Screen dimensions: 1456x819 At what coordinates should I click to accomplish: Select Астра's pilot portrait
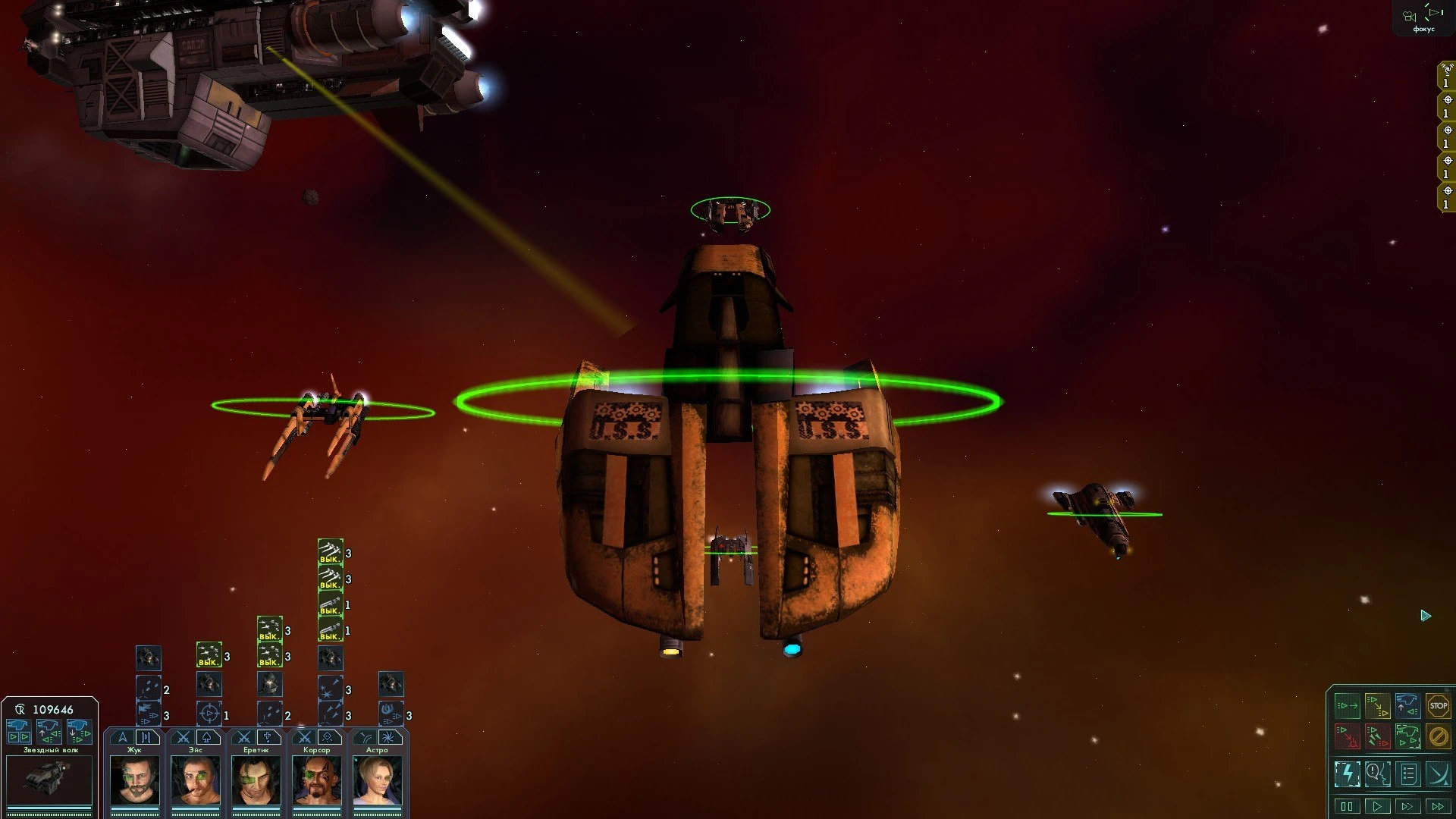(x=377, y=780)
